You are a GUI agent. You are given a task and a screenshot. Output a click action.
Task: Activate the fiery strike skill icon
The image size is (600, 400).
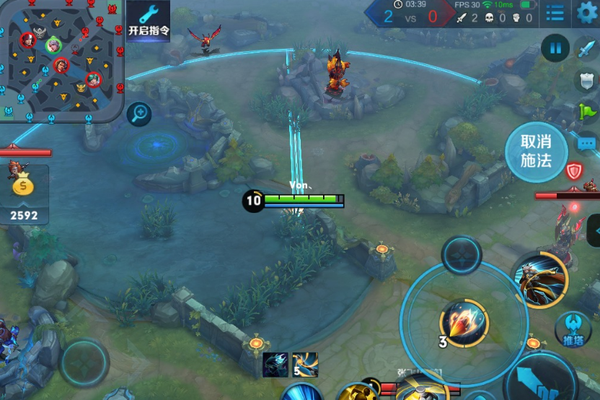pos(464,322)
